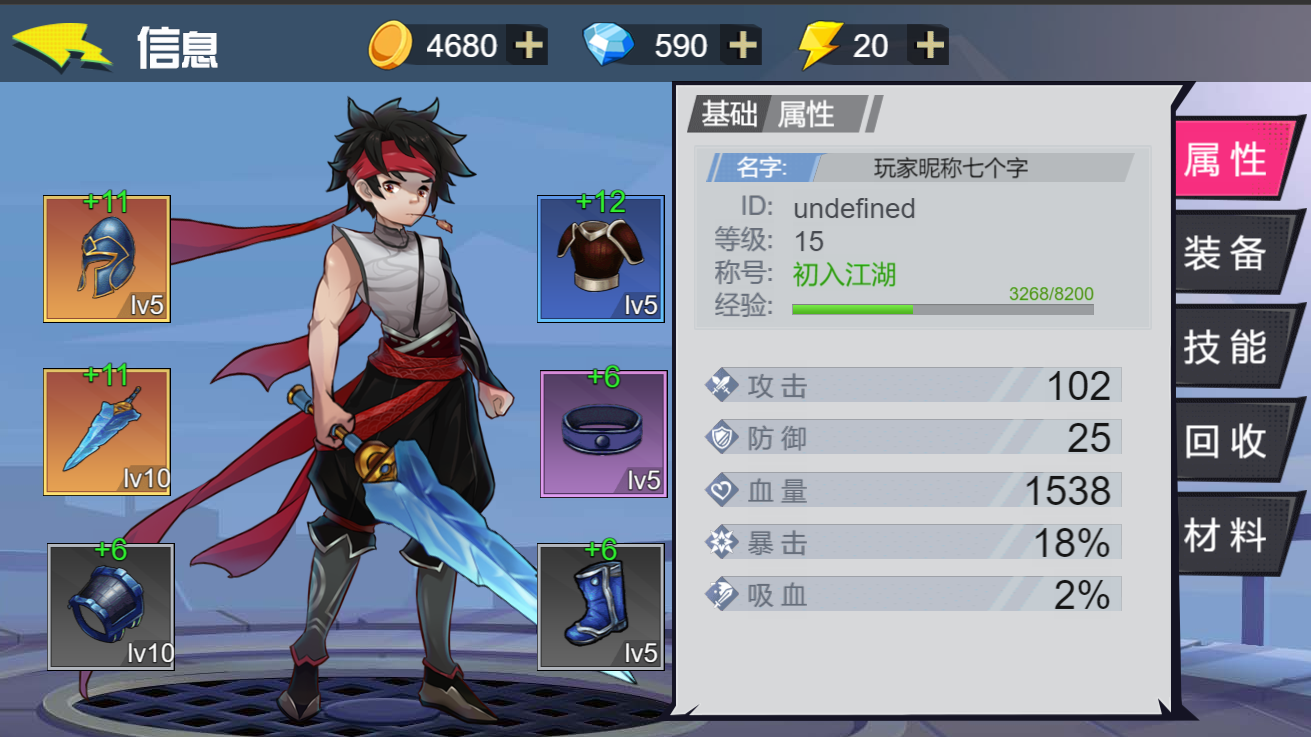Add more gold coins with plus button
This screenshot has height=737, width=1311.
(528, 46)
